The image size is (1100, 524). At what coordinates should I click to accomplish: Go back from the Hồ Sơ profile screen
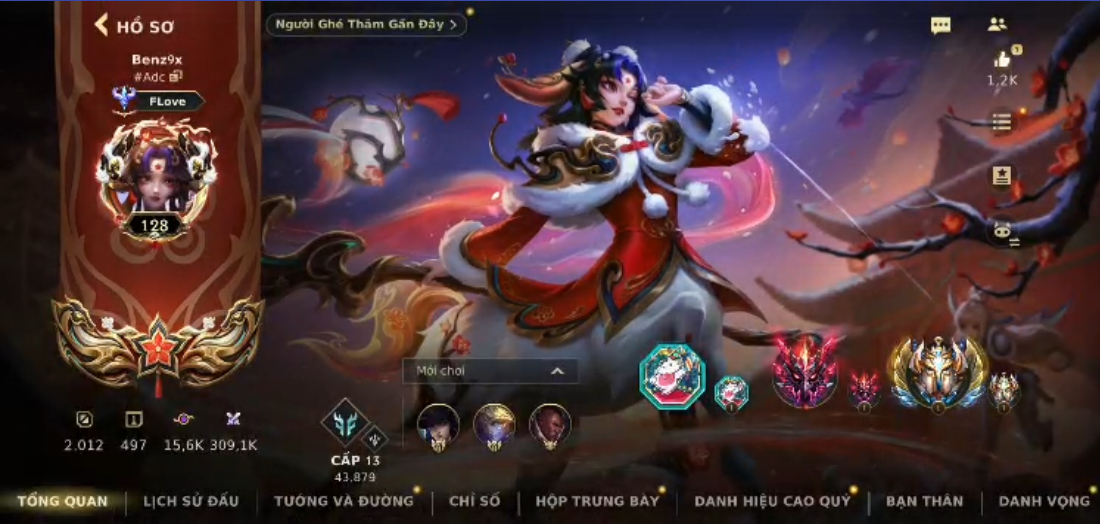tap(102, 25)
